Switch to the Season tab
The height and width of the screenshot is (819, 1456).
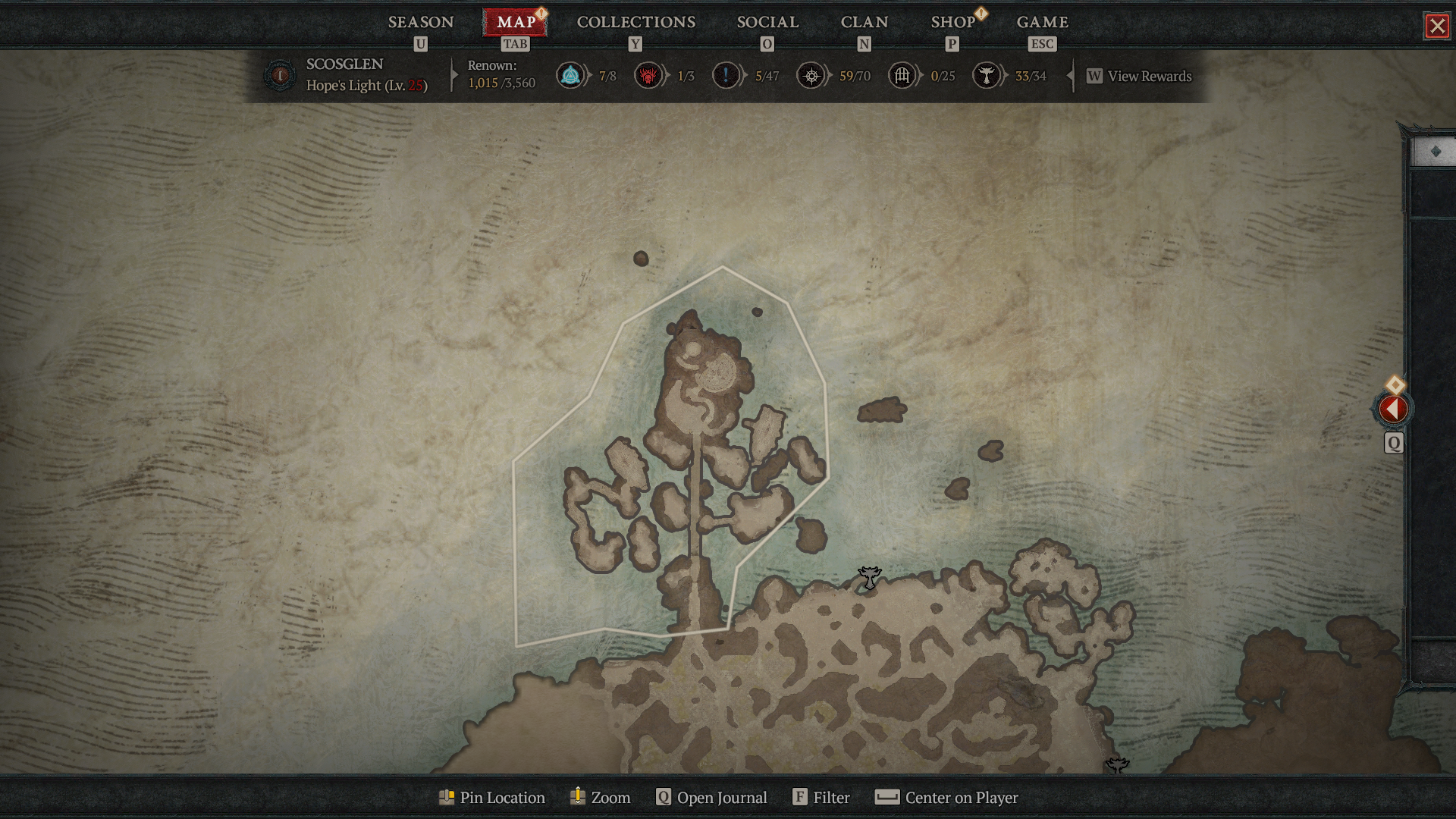tap(421, 23)
